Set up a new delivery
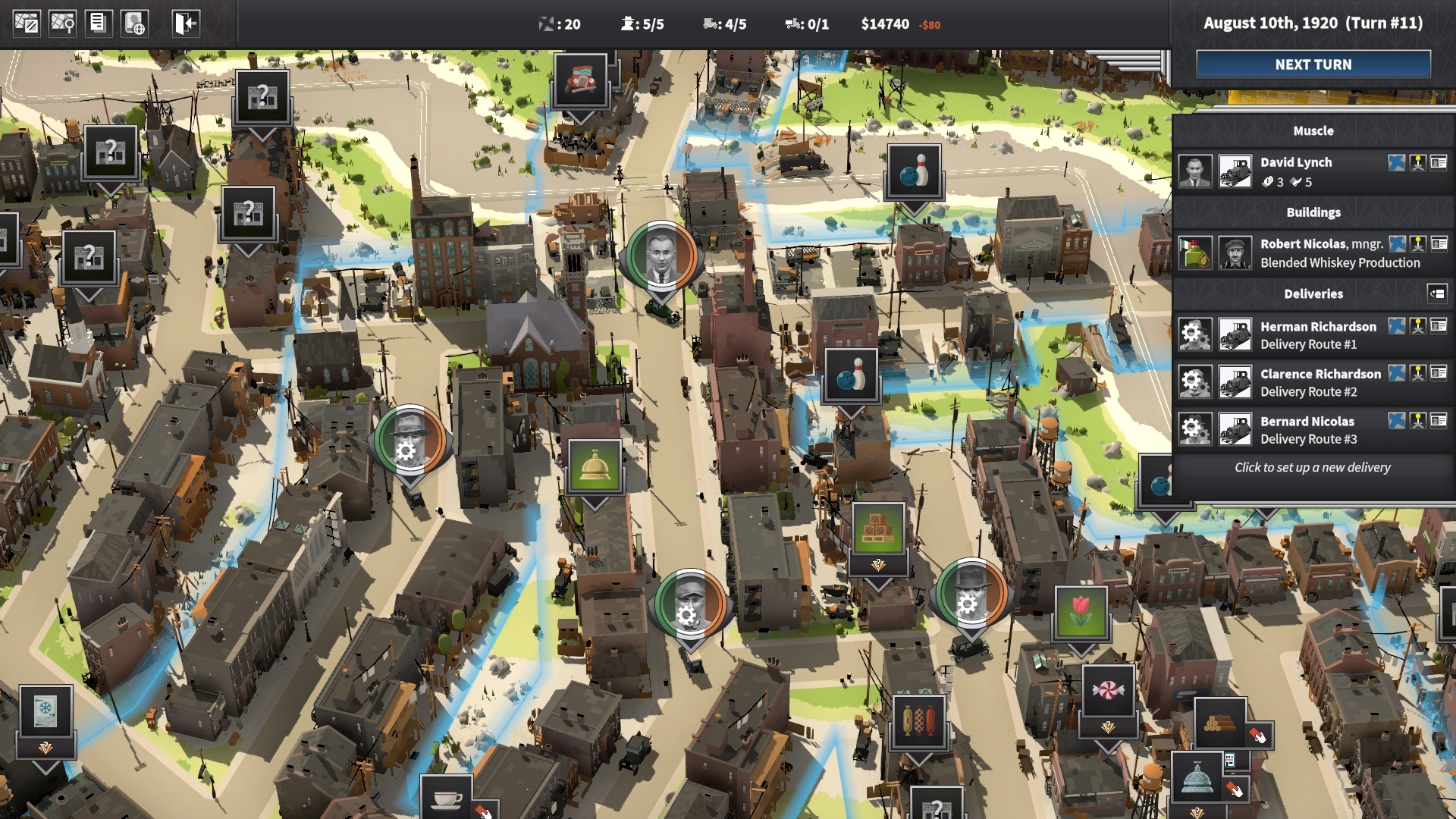Image resolution: width=1456 pixels, height=819 pixels. (1312, 467)
